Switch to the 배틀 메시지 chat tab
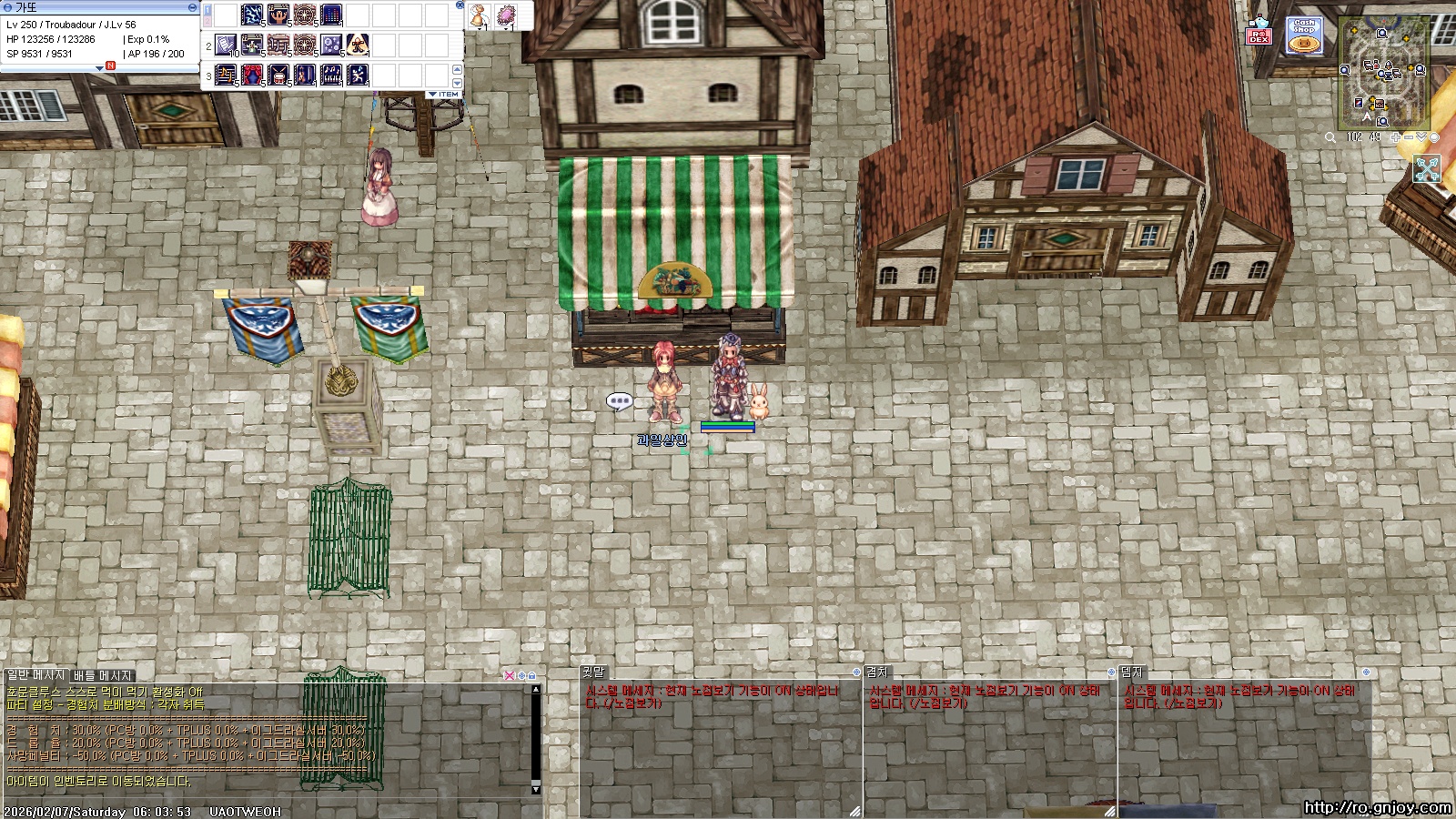1456x819 pixels. click(103, 675)
